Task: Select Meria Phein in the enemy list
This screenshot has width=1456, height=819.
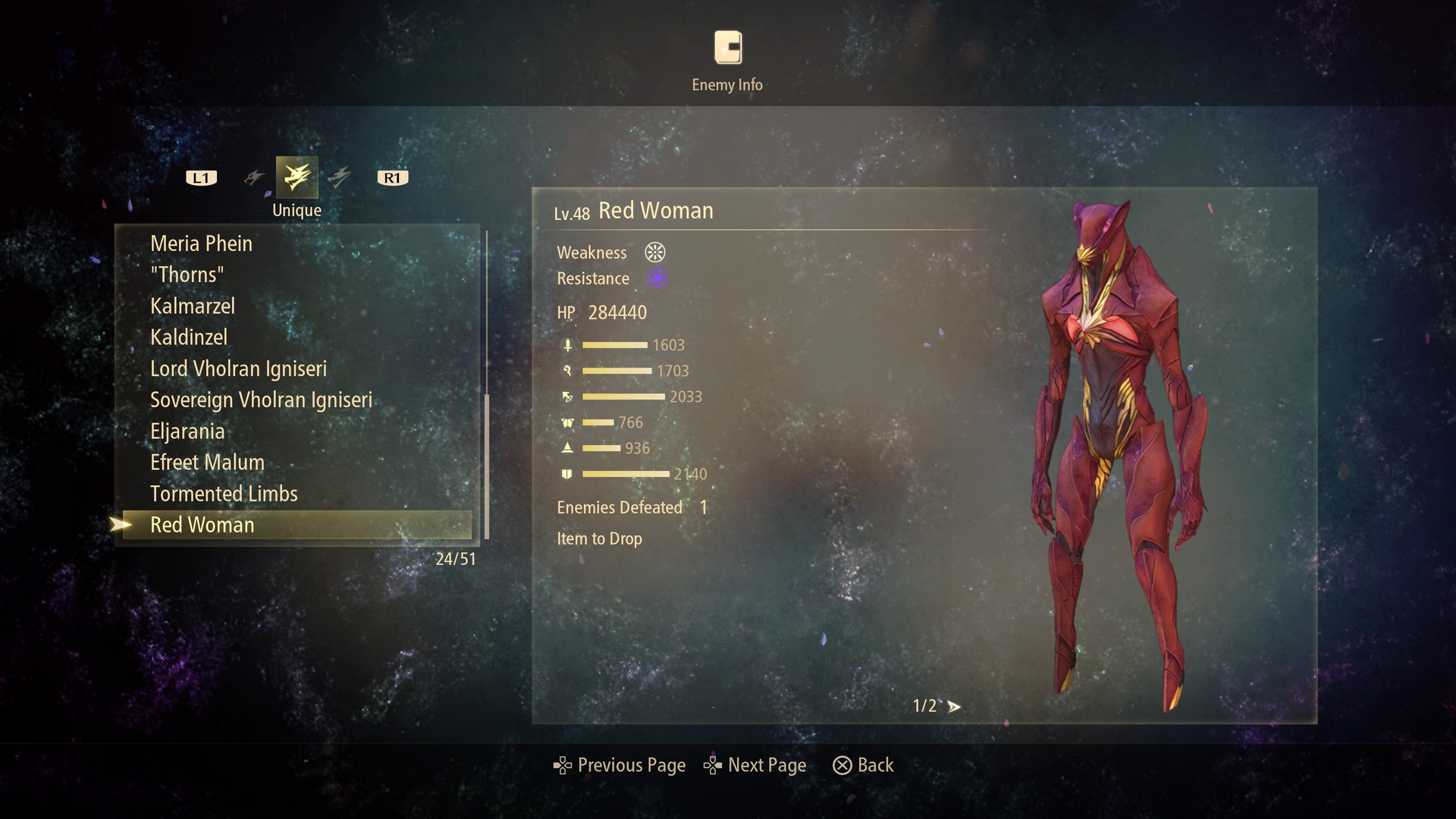Action: [x=201, y=243]
